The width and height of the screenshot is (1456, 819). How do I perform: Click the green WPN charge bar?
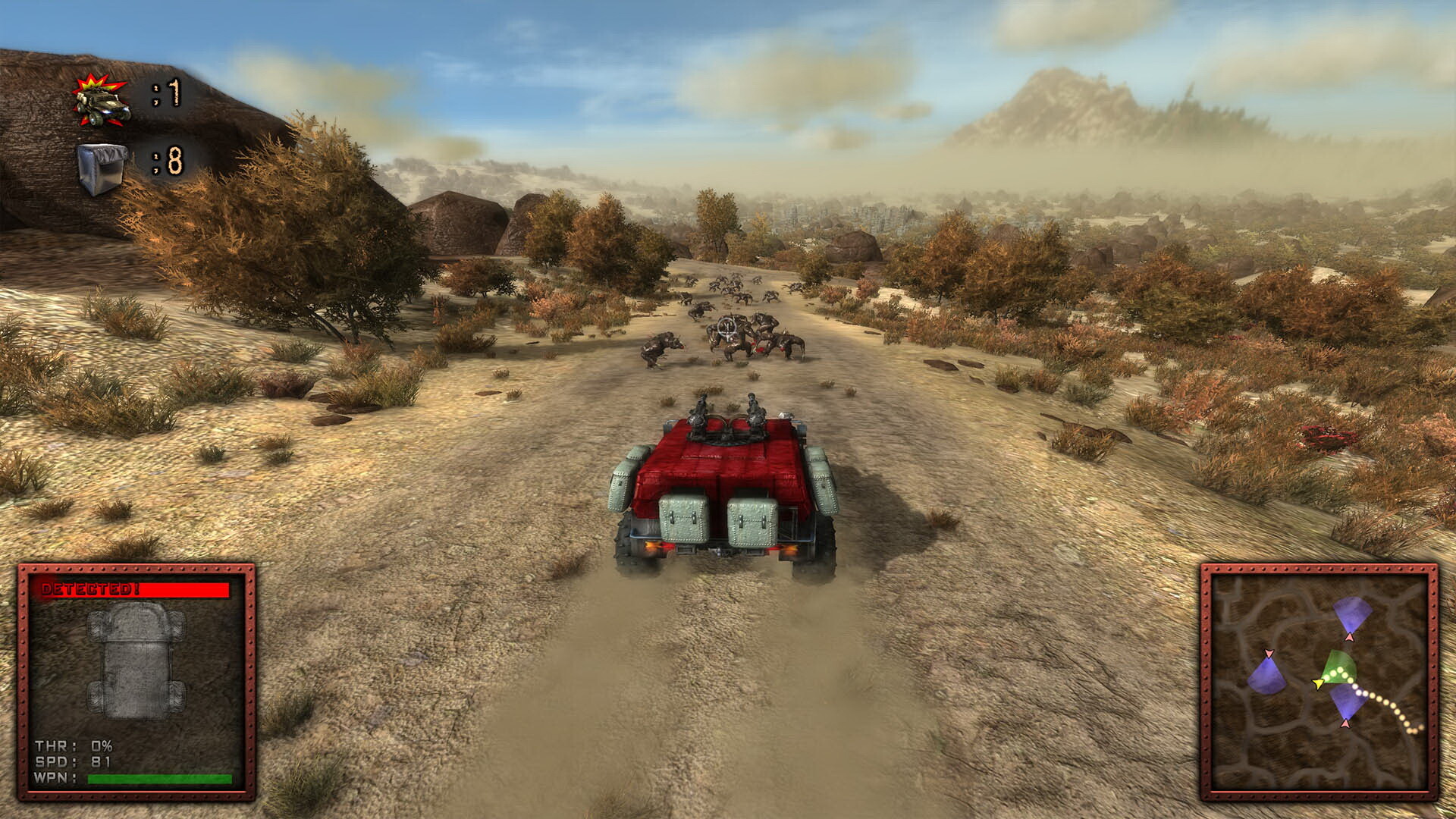click(159, 777)
